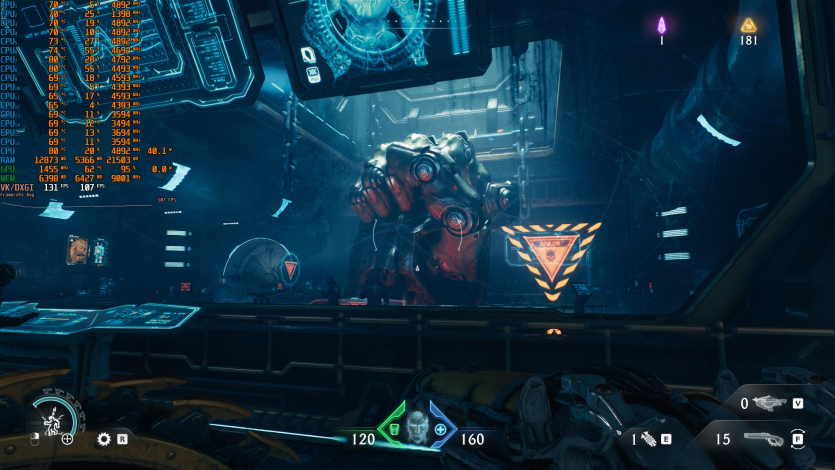Screen dimensions: 835x470
Task: Click the purple crystal currency icon
Action: tap(661, 25)
